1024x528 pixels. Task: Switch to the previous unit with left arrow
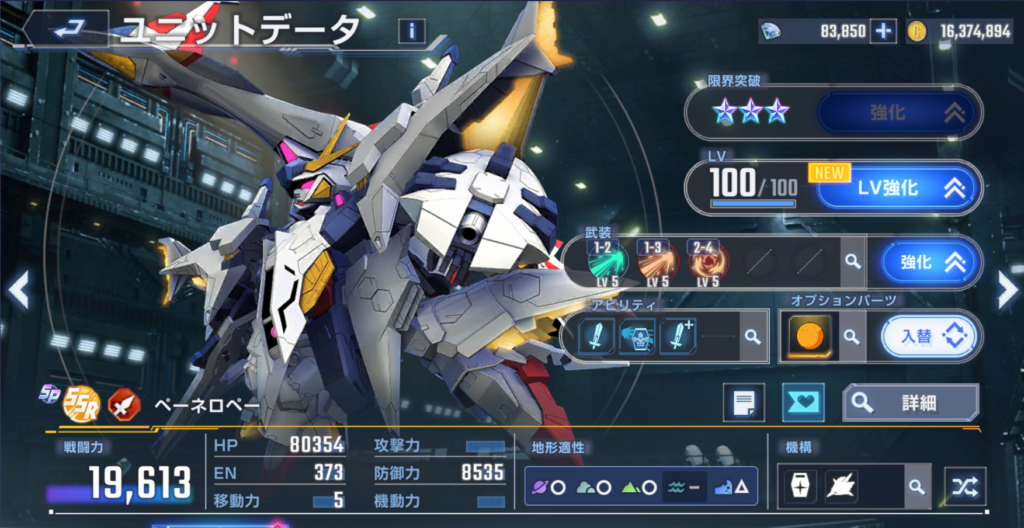click(17, 290)
